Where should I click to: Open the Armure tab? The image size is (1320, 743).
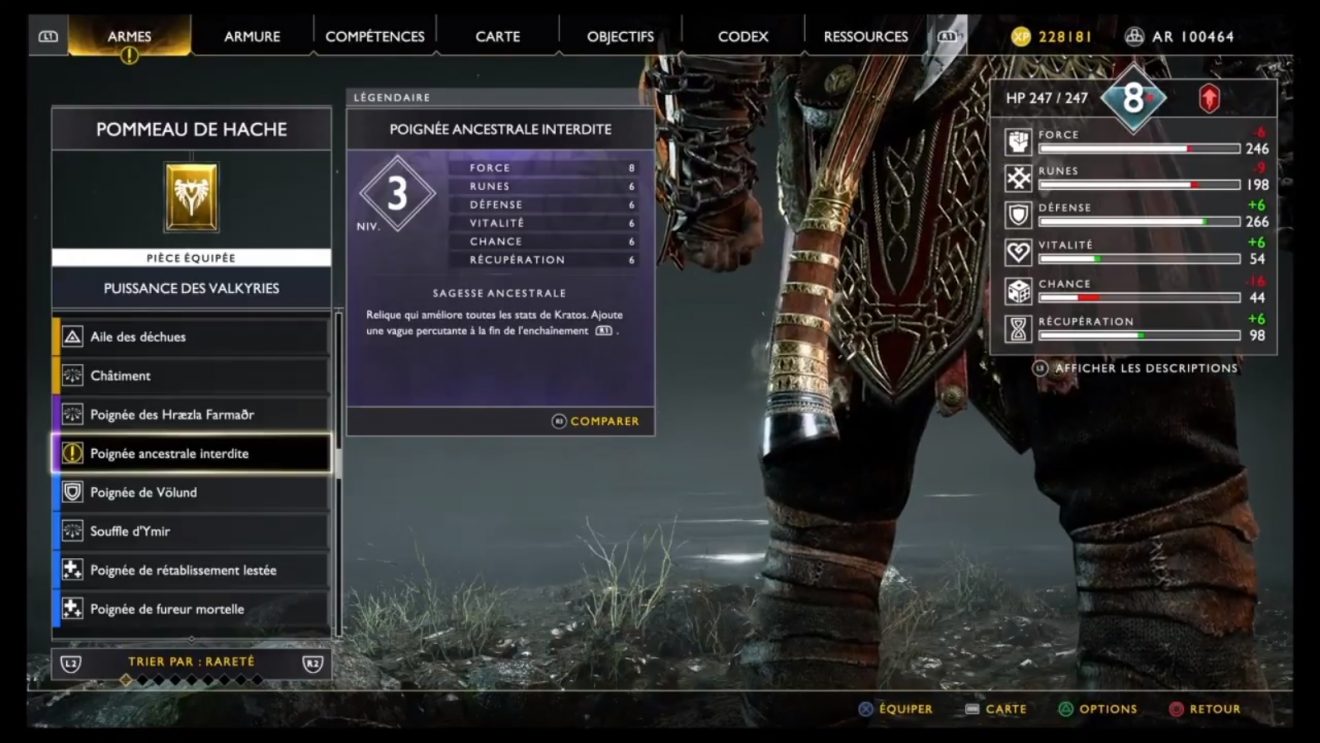(x=252, y=37)
